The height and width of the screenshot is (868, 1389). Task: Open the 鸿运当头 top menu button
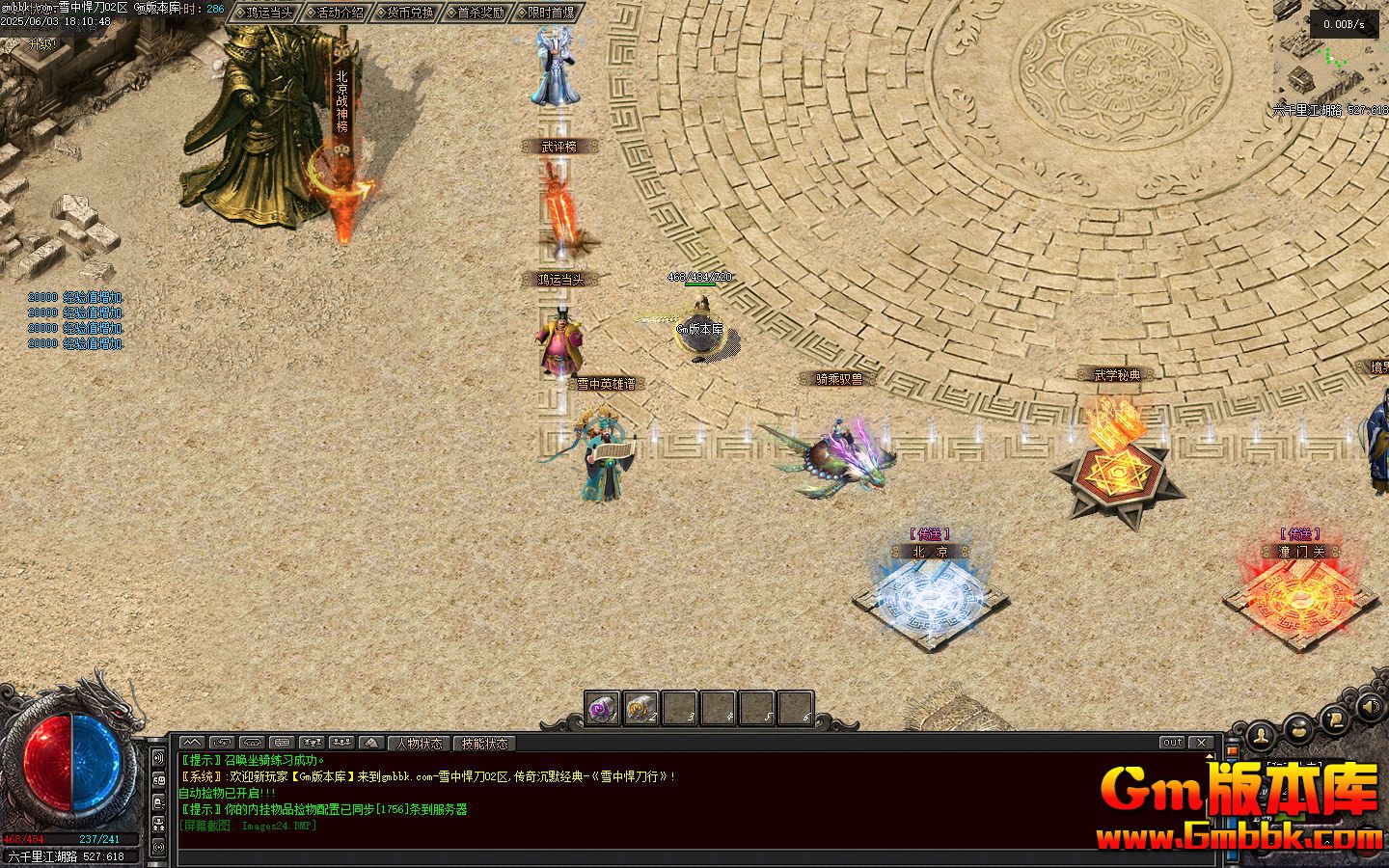tap(264, 13)
